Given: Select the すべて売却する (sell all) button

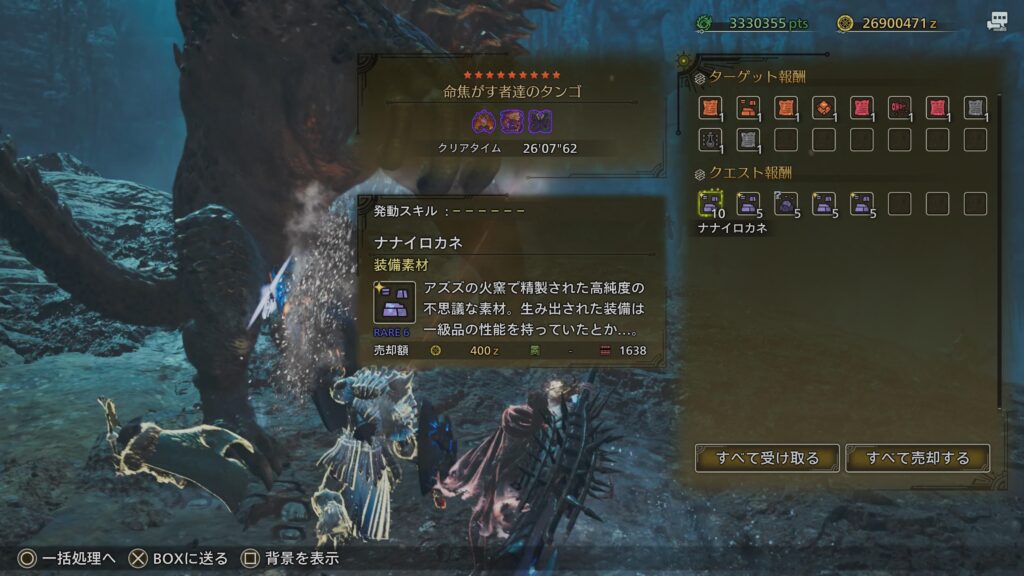Looking at the screenshot, I should click(x=918, y=458).
